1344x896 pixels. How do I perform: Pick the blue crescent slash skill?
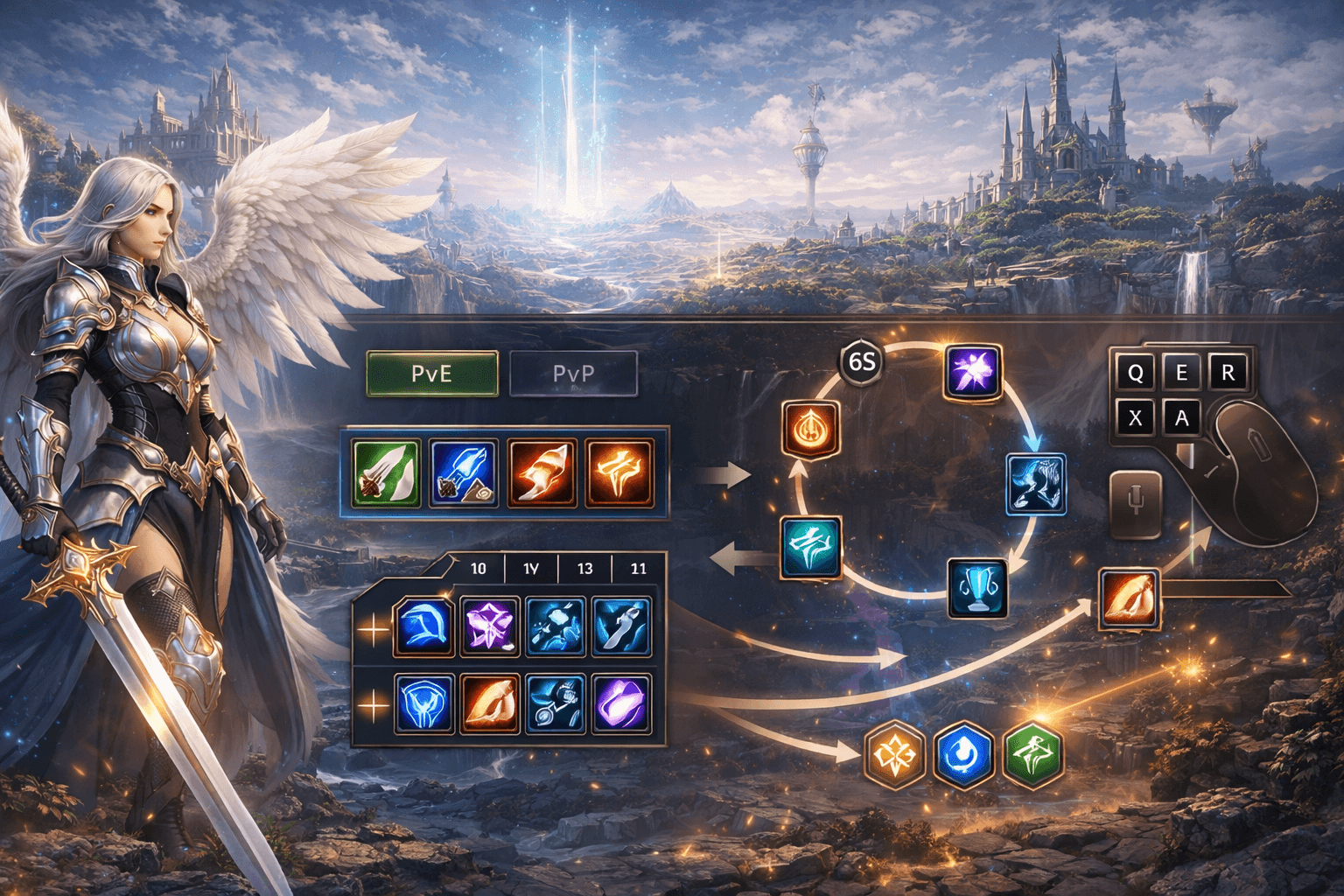tap(424, 626)
